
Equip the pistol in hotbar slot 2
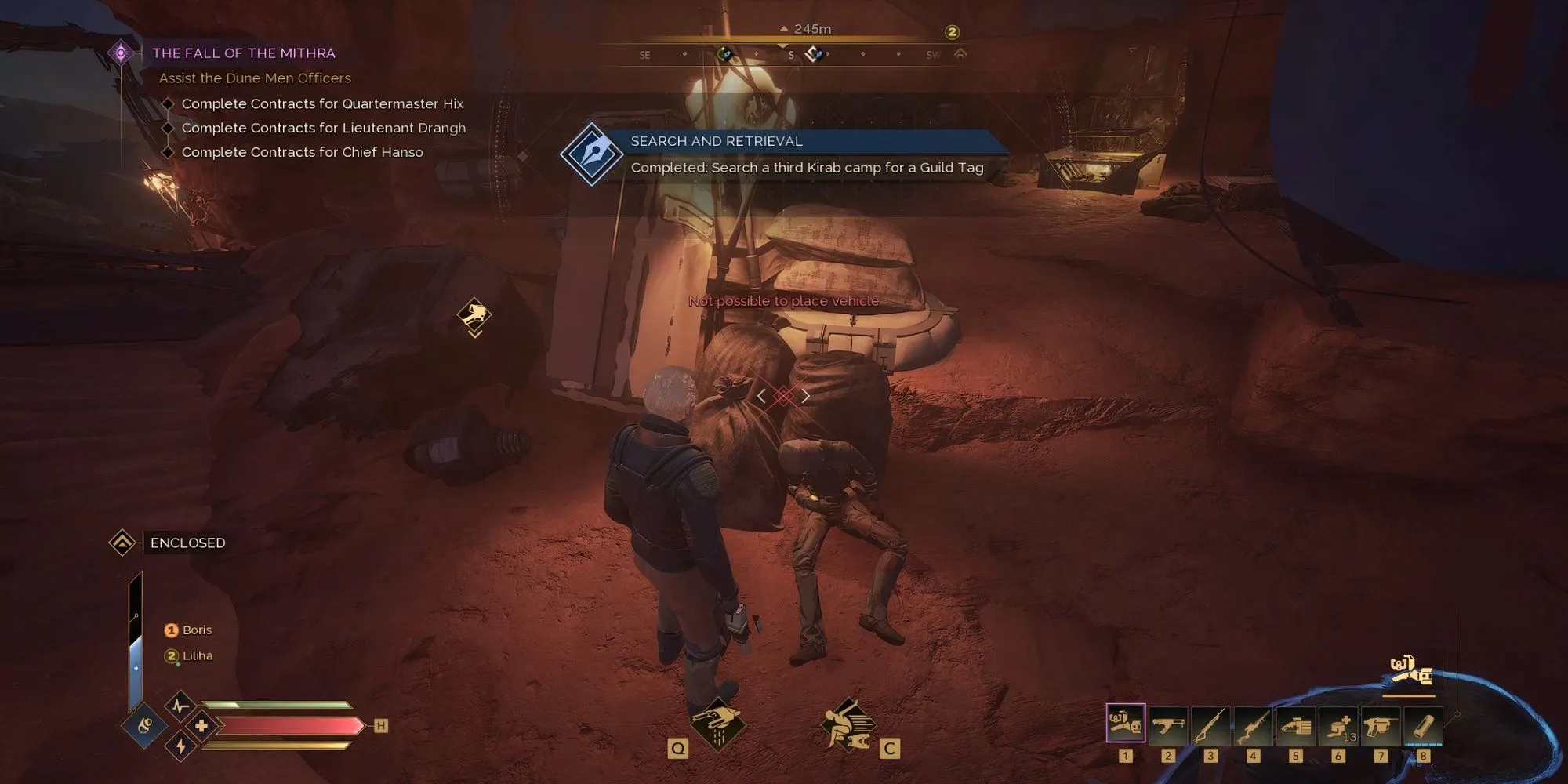pos(1167,725)
